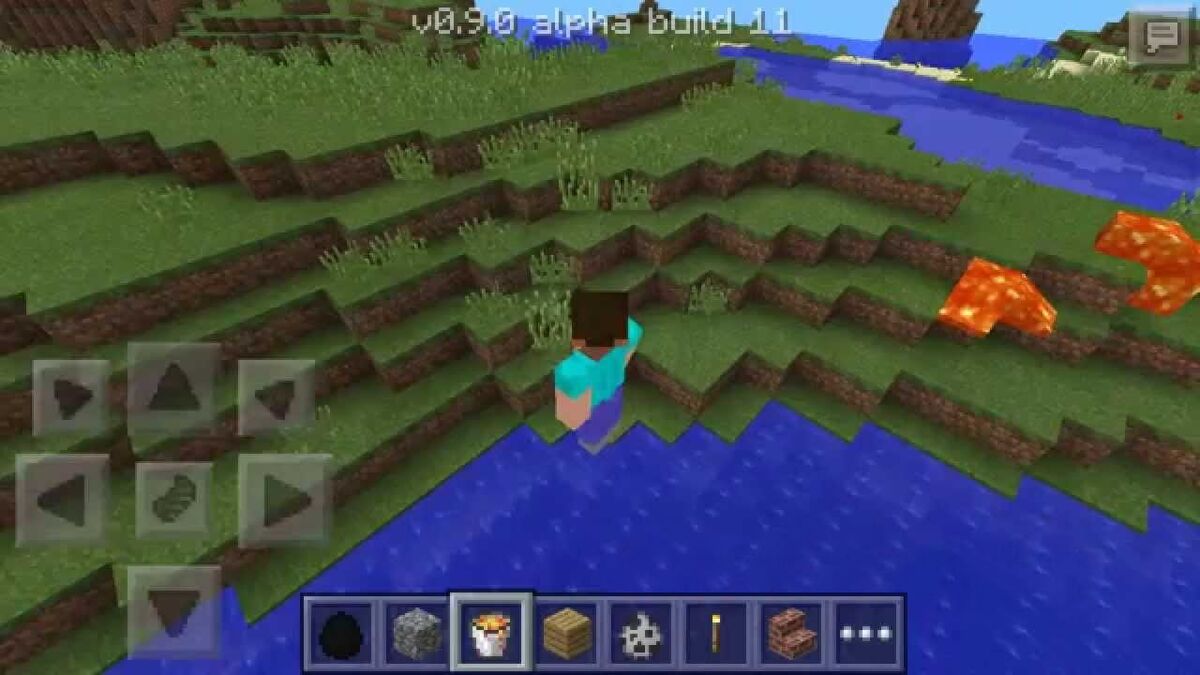Tap the forward arrow on the D-pad
This screenshot has width=1200, height=675.
tap(174, 387)
